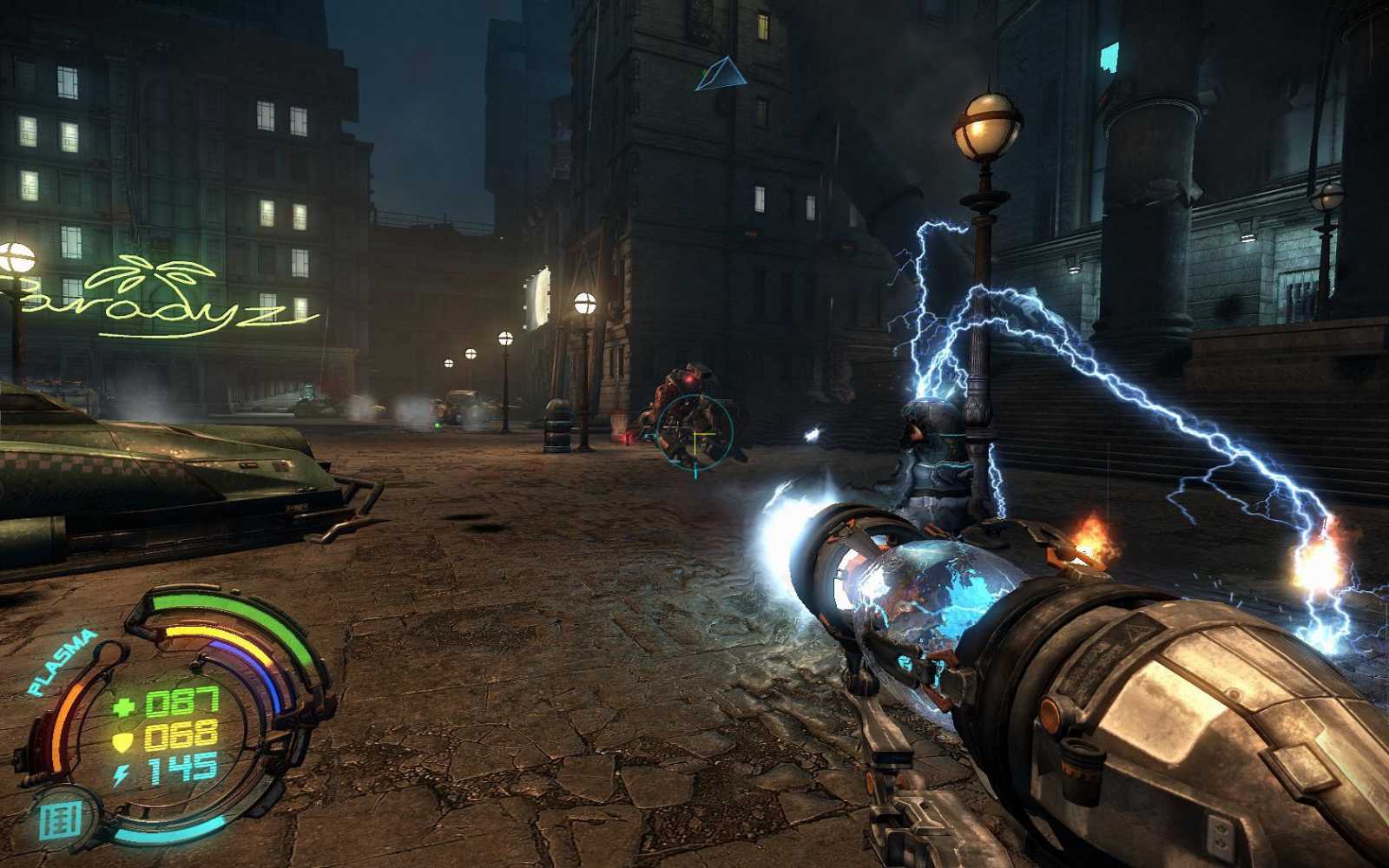Image resolution: width=1389 pixels, height=868 pixels.
Task: Select the triangular objective waypoint marker
Action: tap(720, 75)
